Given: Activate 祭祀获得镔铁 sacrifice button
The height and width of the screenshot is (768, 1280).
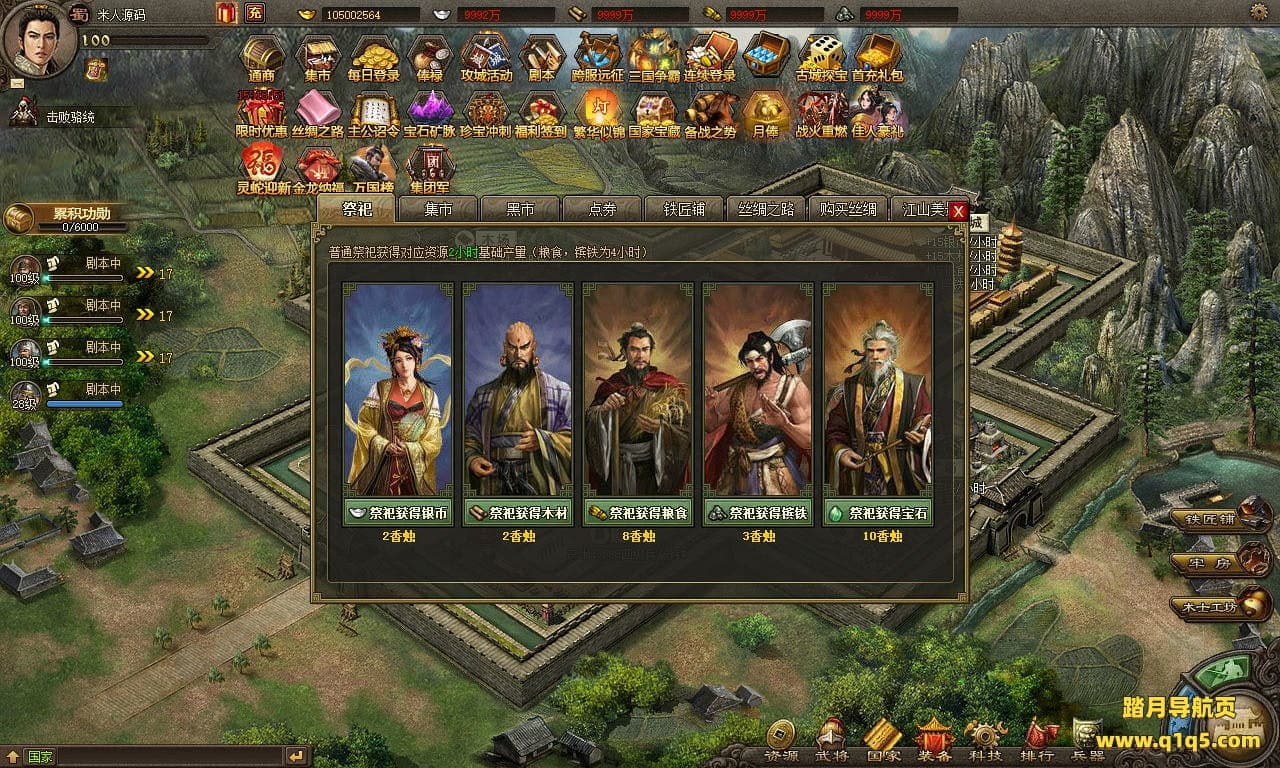Looking at the screenshot, I should 757,513.
